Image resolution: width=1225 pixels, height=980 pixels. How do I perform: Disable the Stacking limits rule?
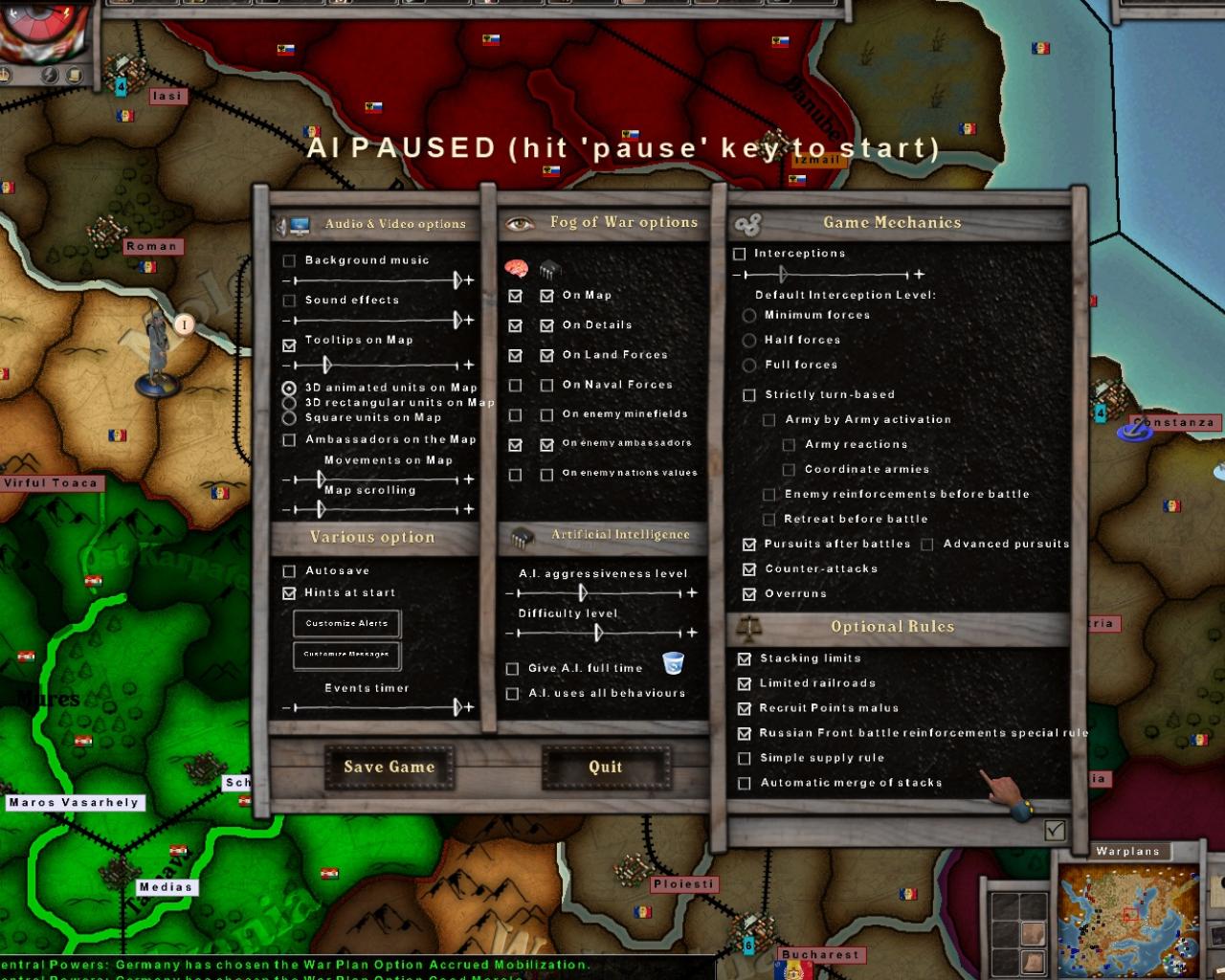(x=745, y=658)
